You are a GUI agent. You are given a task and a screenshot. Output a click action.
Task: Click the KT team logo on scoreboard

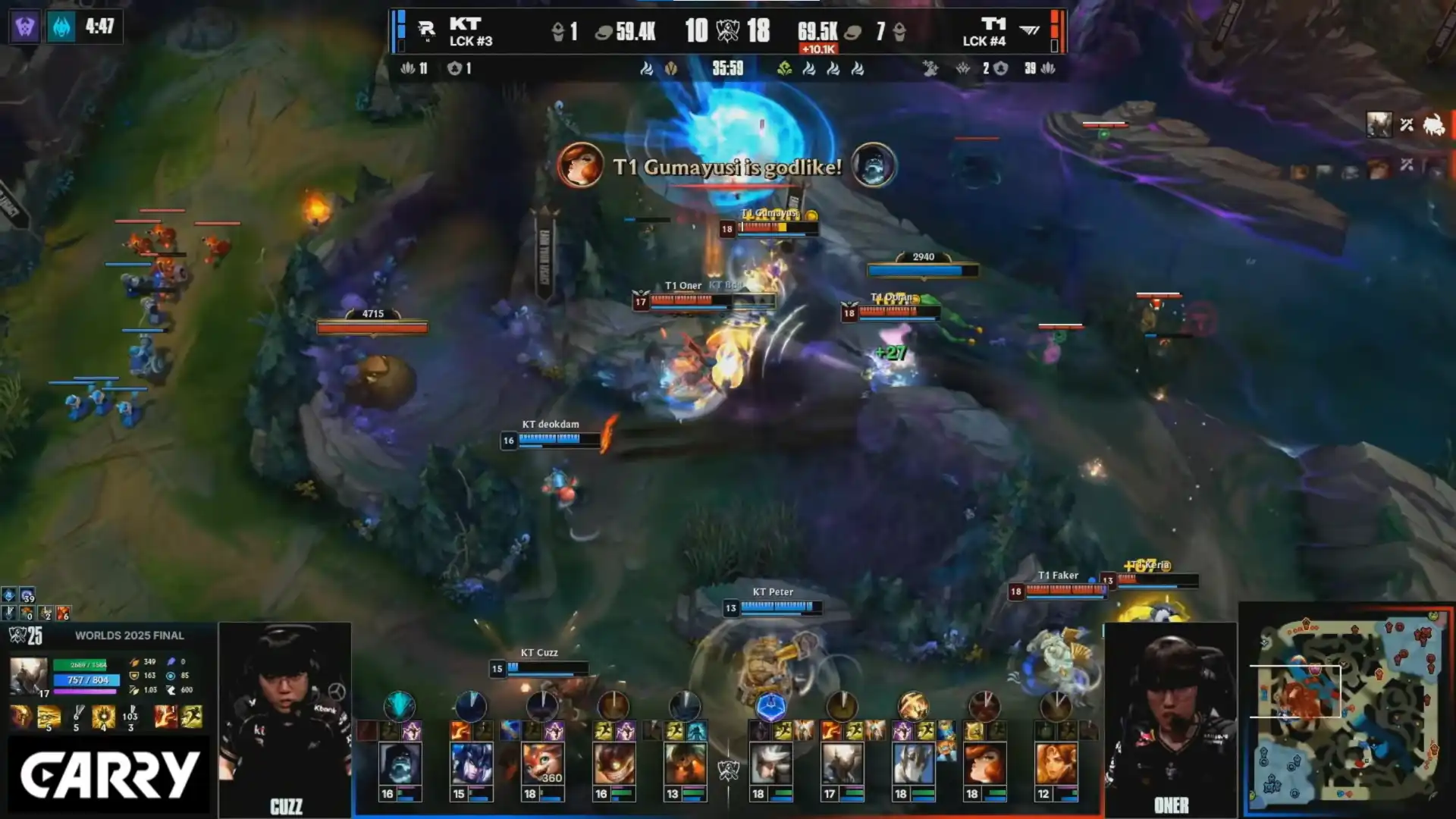coord(427,30)
